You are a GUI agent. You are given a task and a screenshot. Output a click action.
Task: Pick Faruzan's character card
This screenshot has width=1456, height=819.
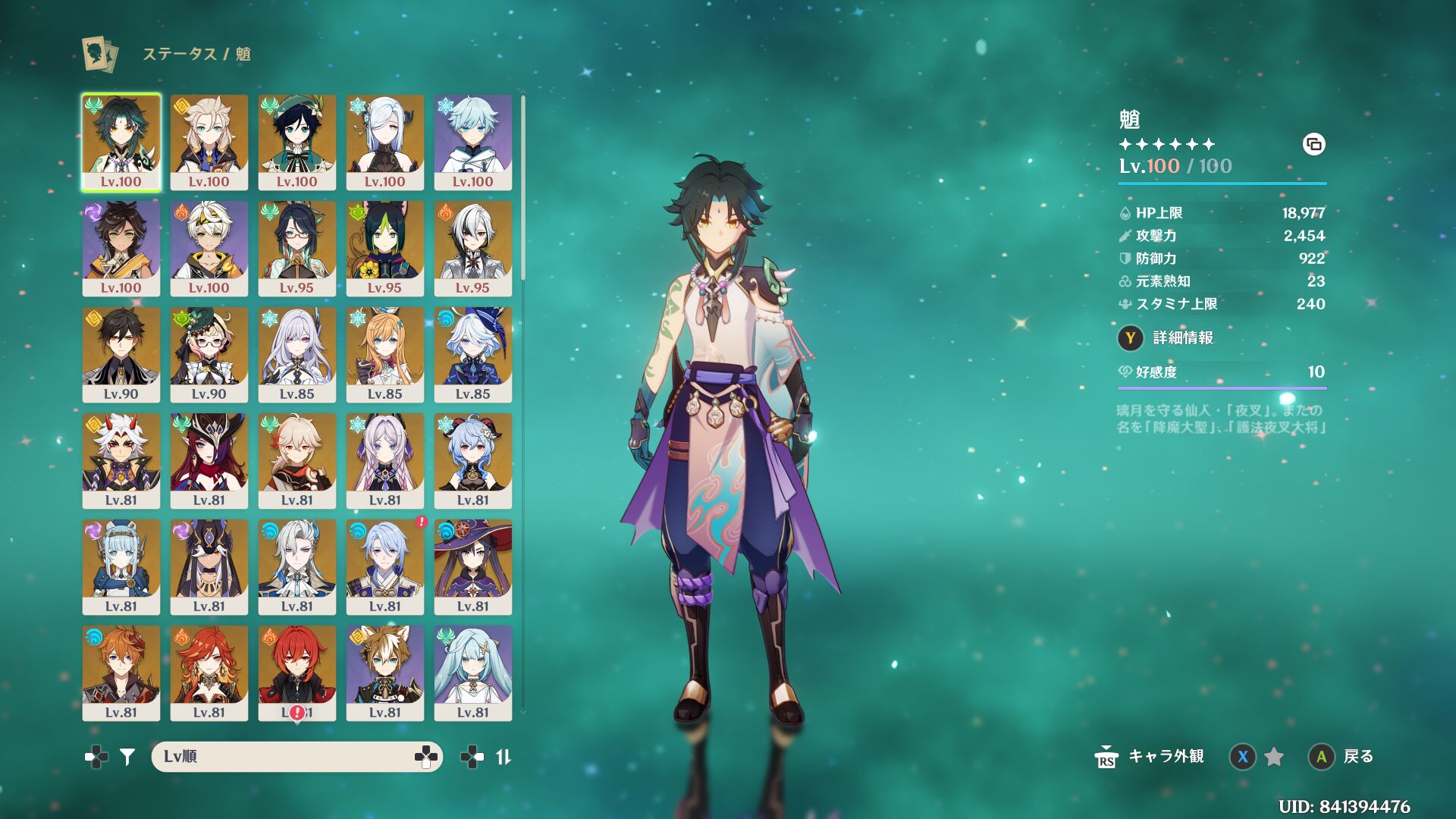(472, 673)
